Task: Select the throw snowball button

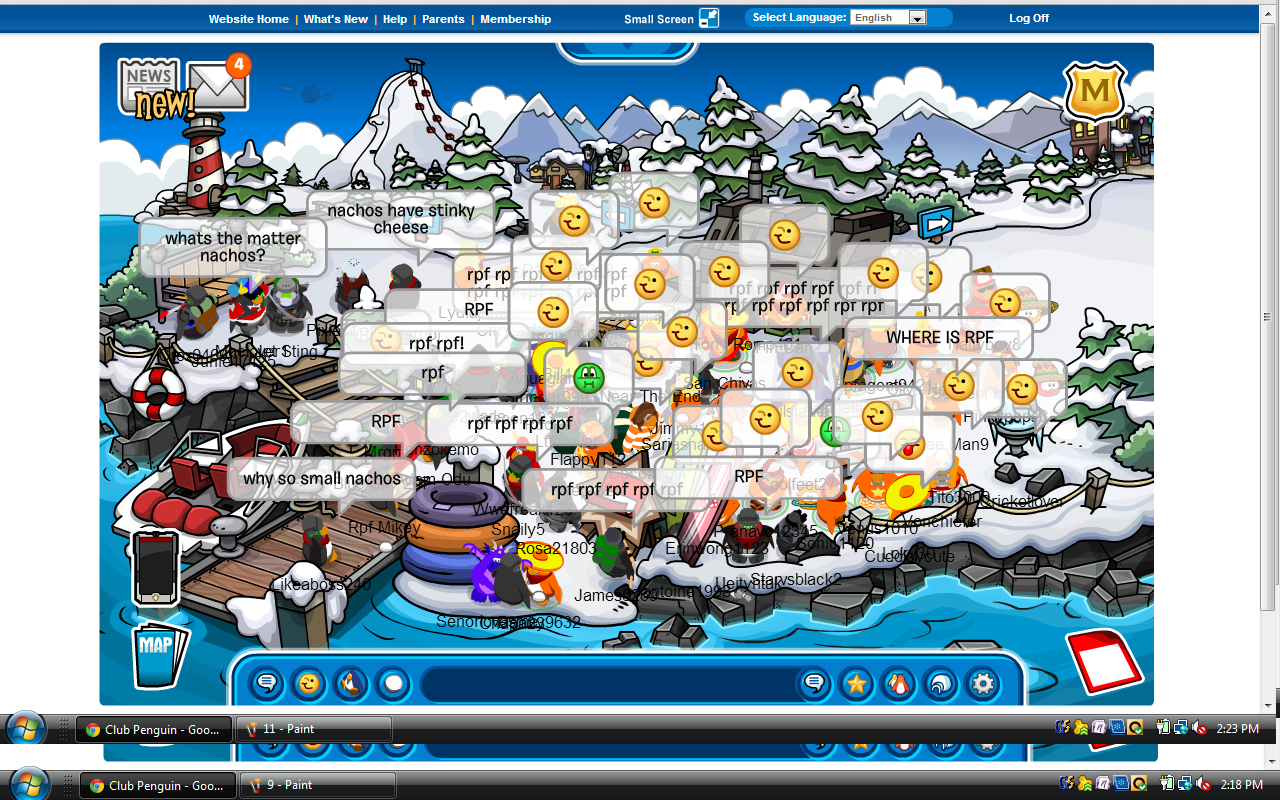Action: (x=393, y=684)
